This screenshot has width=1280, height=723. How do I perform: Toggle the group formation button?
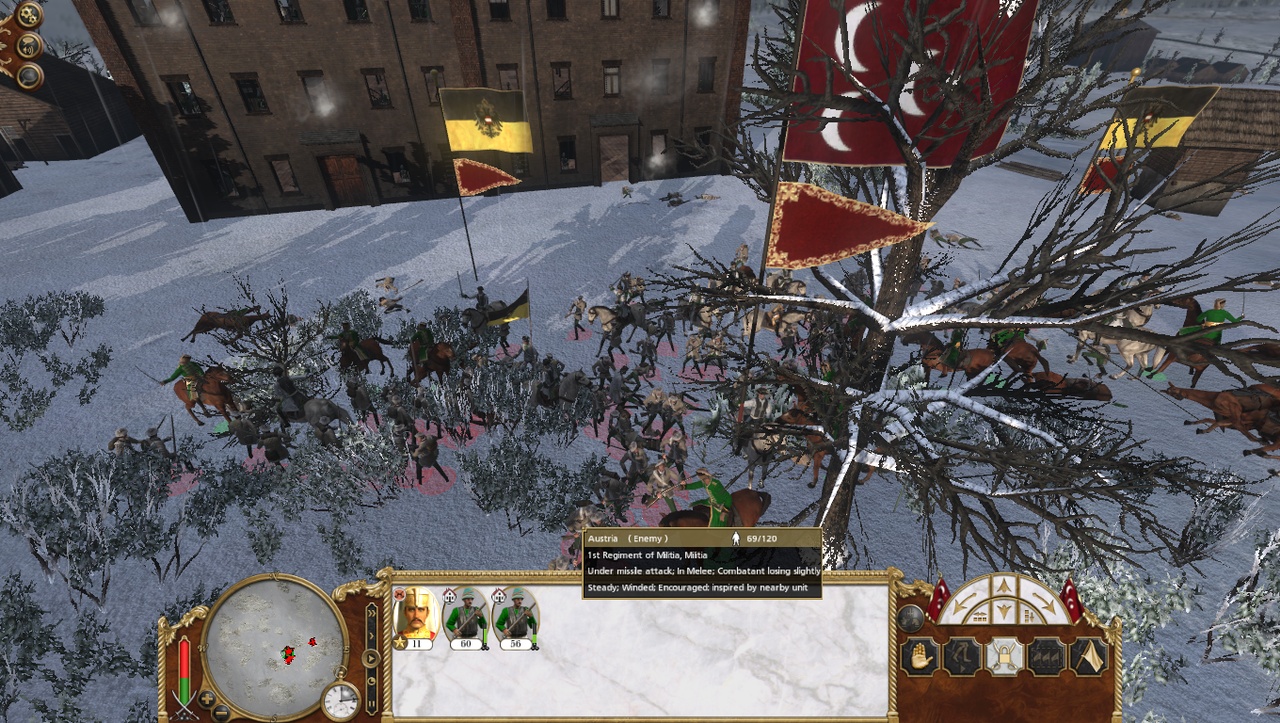(x=1046, y=657)
